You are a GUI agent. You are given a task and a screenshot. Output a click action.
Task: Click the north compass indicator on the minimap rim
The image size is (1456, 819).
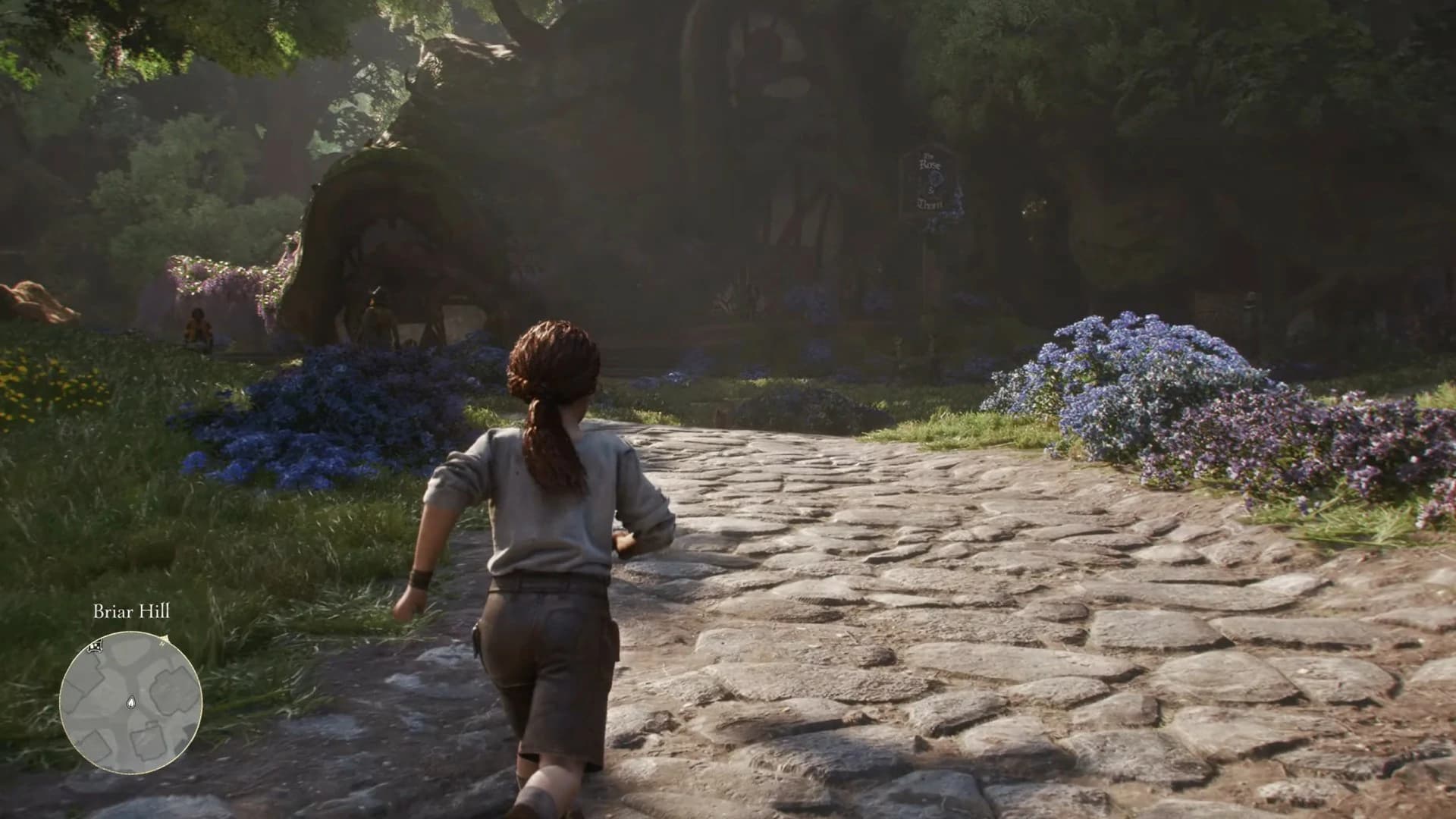(162, 644)
